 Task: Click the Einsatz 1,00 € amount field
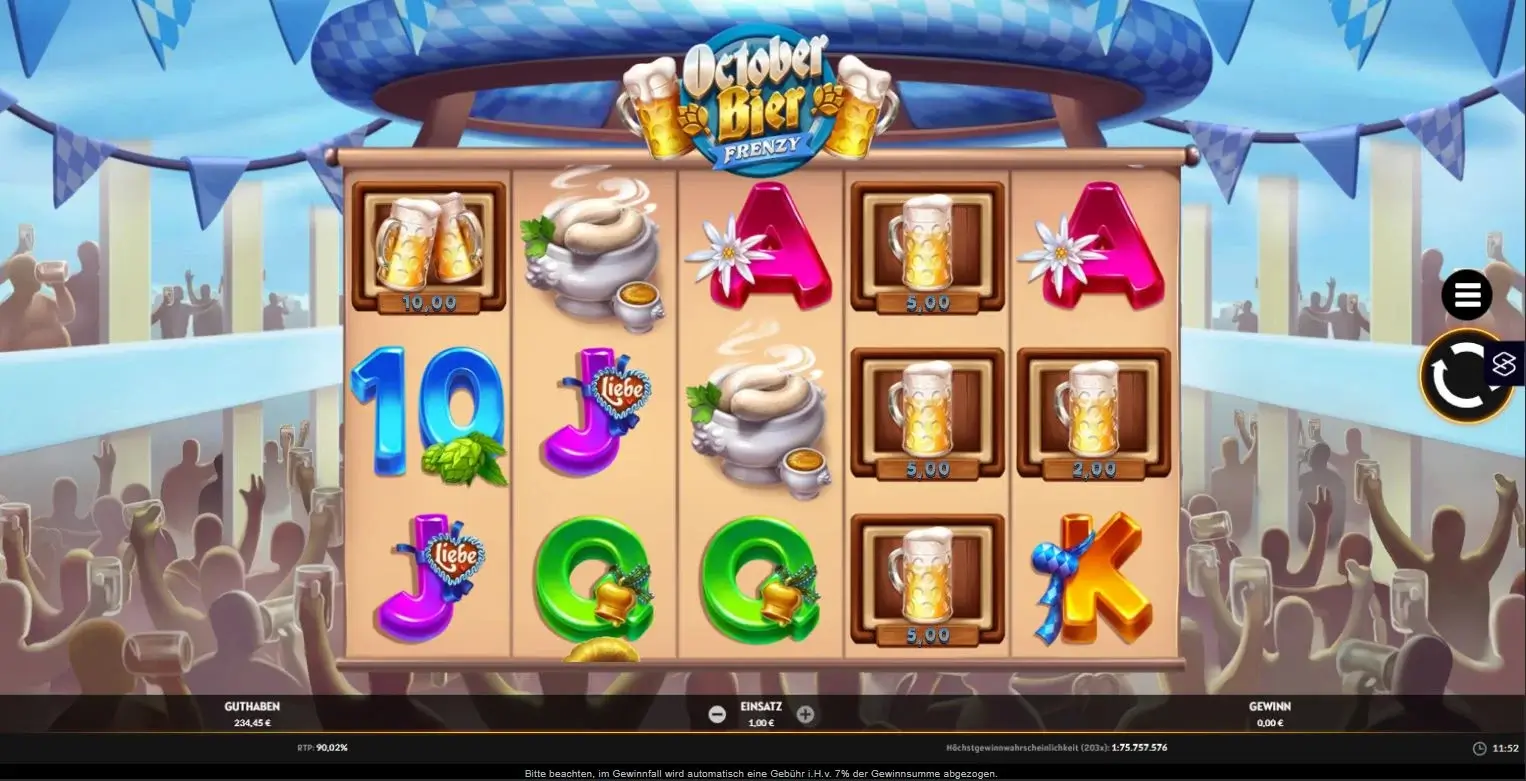(x=760, y=722)
